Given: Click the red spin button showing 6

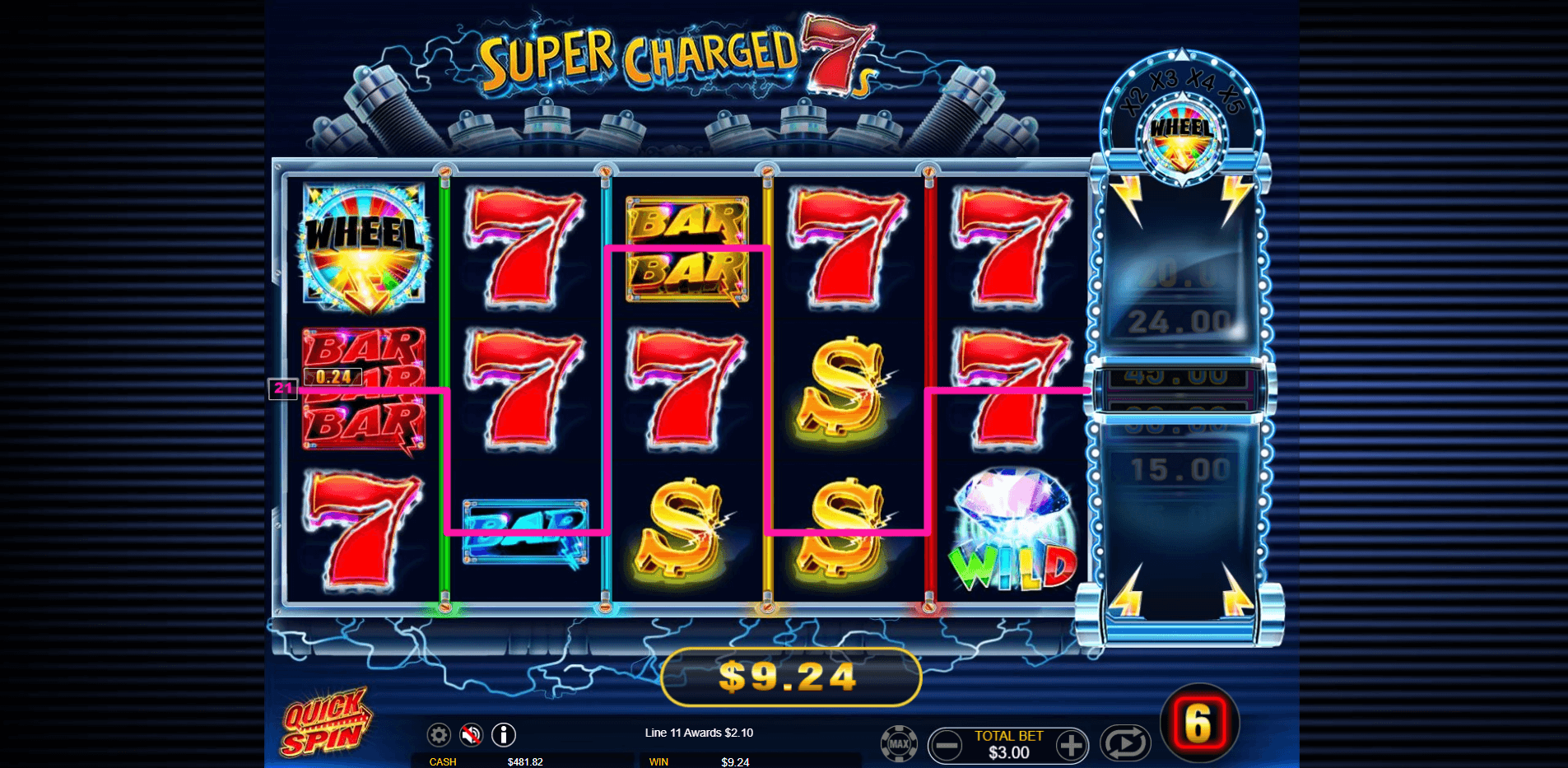Looking at the screenshot, I should (1198, 724).
